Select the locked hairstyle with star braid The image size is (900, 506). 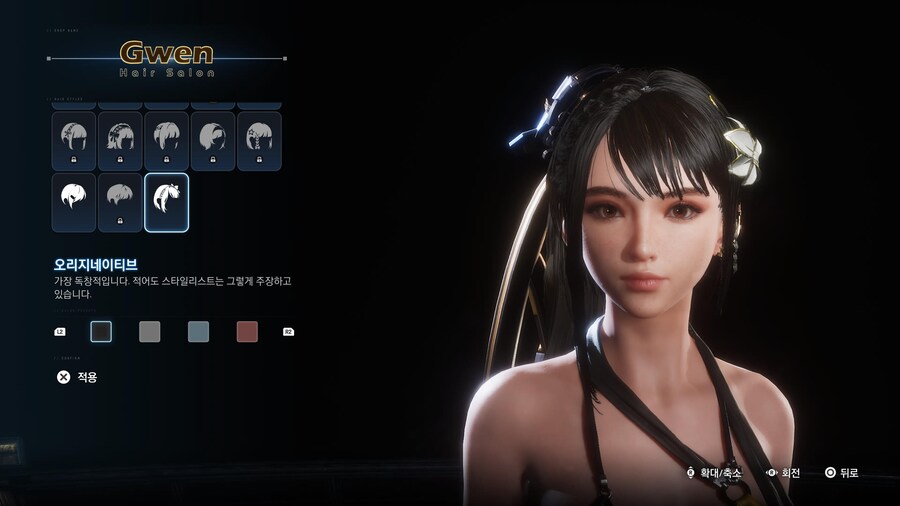point(258,141)
